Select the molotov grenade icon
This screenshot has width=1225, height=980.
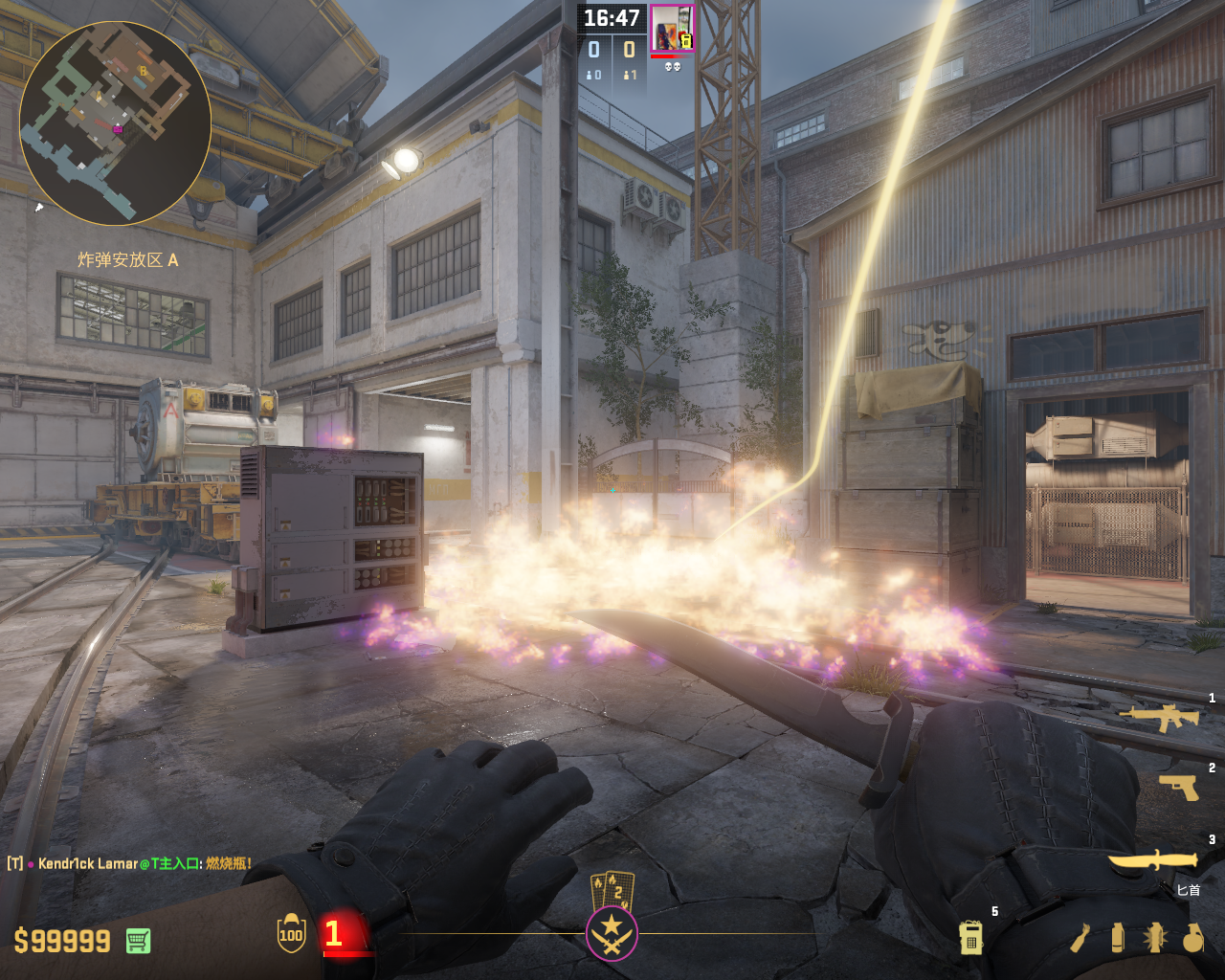click(x=1080, y=938)
